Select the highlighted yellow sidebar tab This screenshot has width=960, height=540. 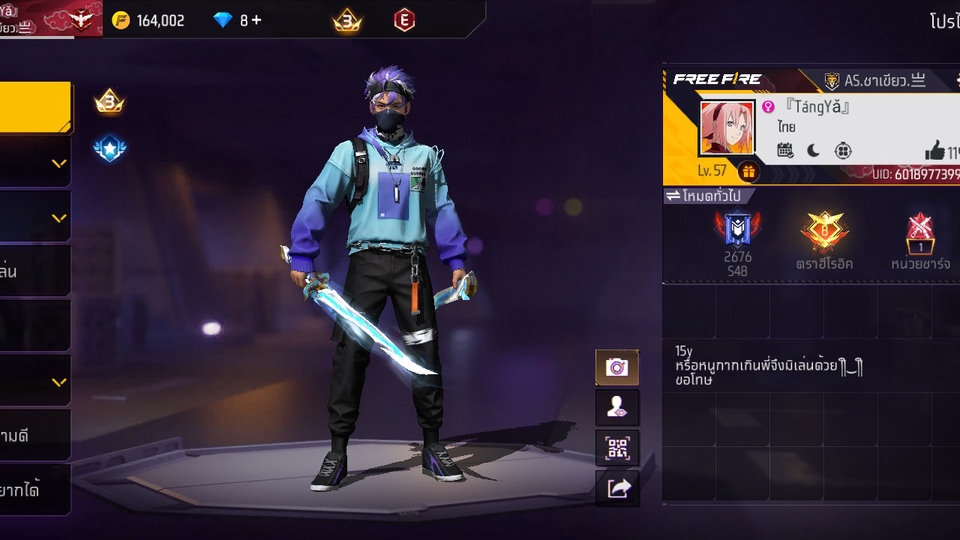(x=35, y=107)
